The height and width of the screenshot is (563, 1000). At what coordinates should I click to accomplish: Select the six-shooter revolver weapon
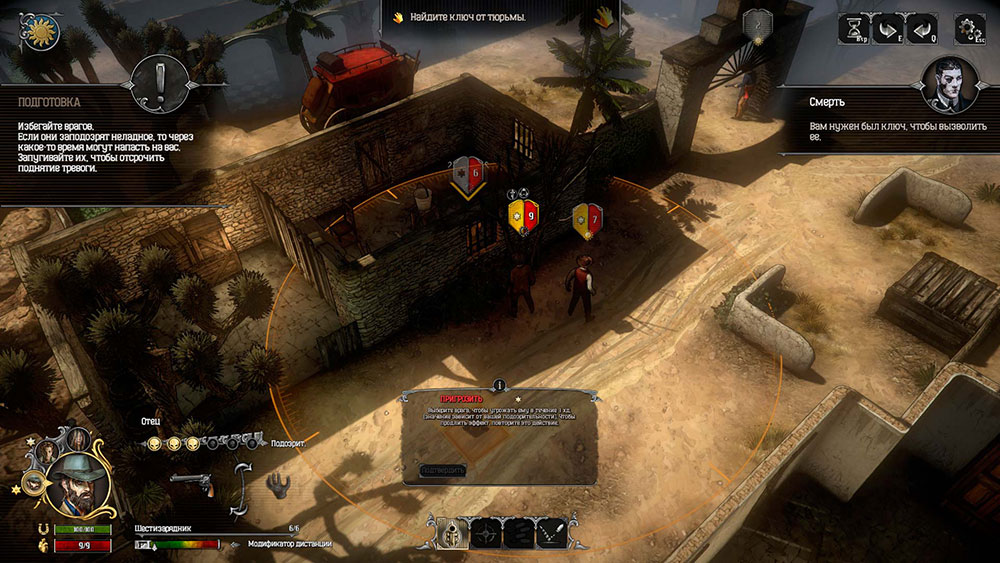(x=192, y=483)
